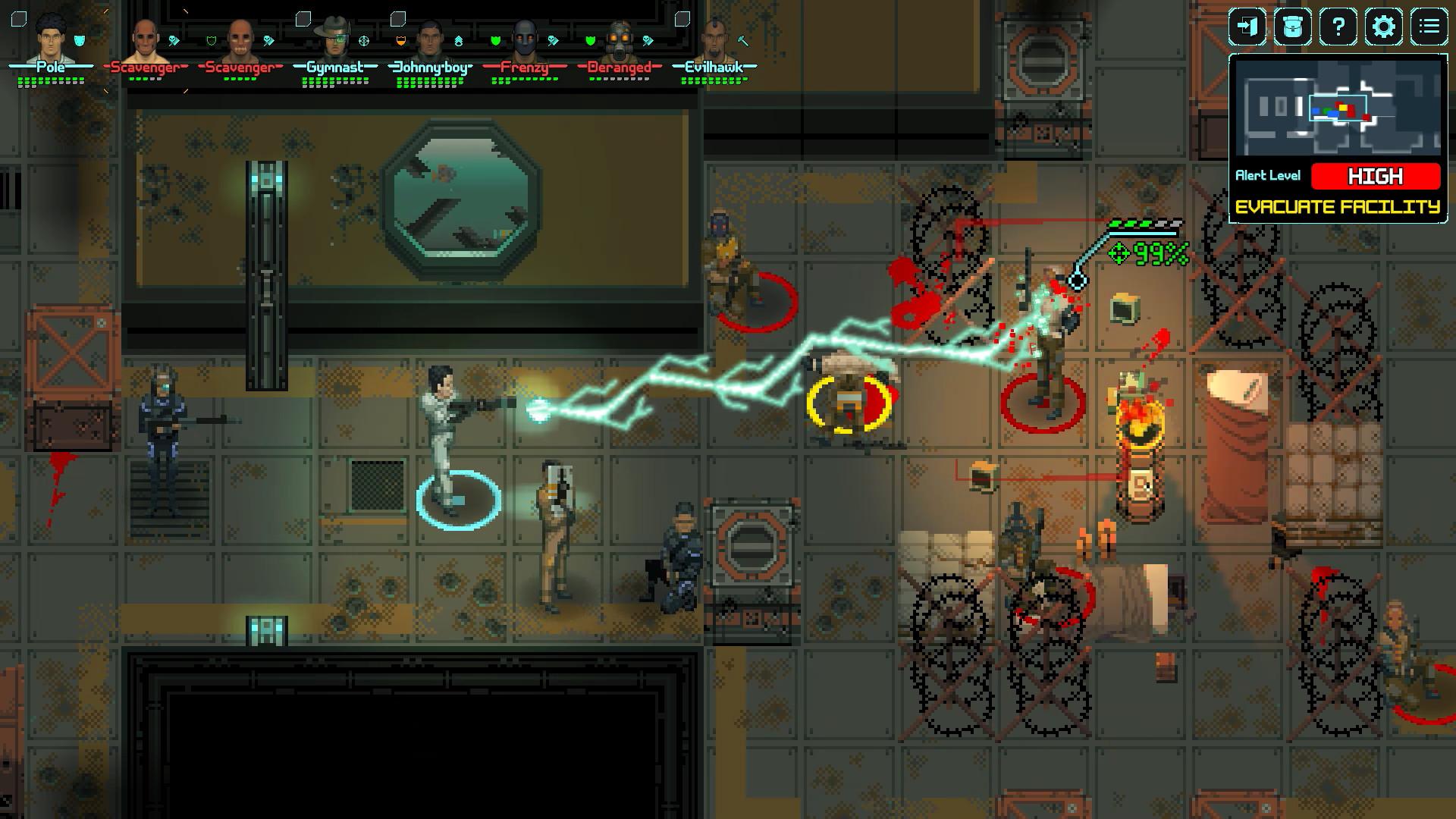Open the backpack inventory
Image resolution: width=1456 pixels, height=819 pixels.
click(1292, 27)
